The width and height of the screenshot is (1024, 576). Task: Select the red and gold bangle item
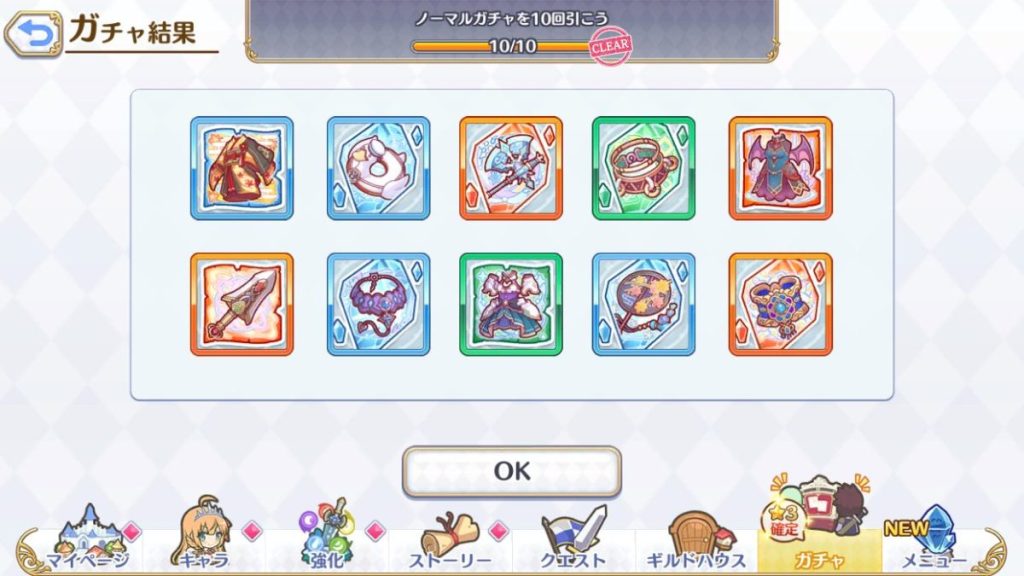pos(643,168)
